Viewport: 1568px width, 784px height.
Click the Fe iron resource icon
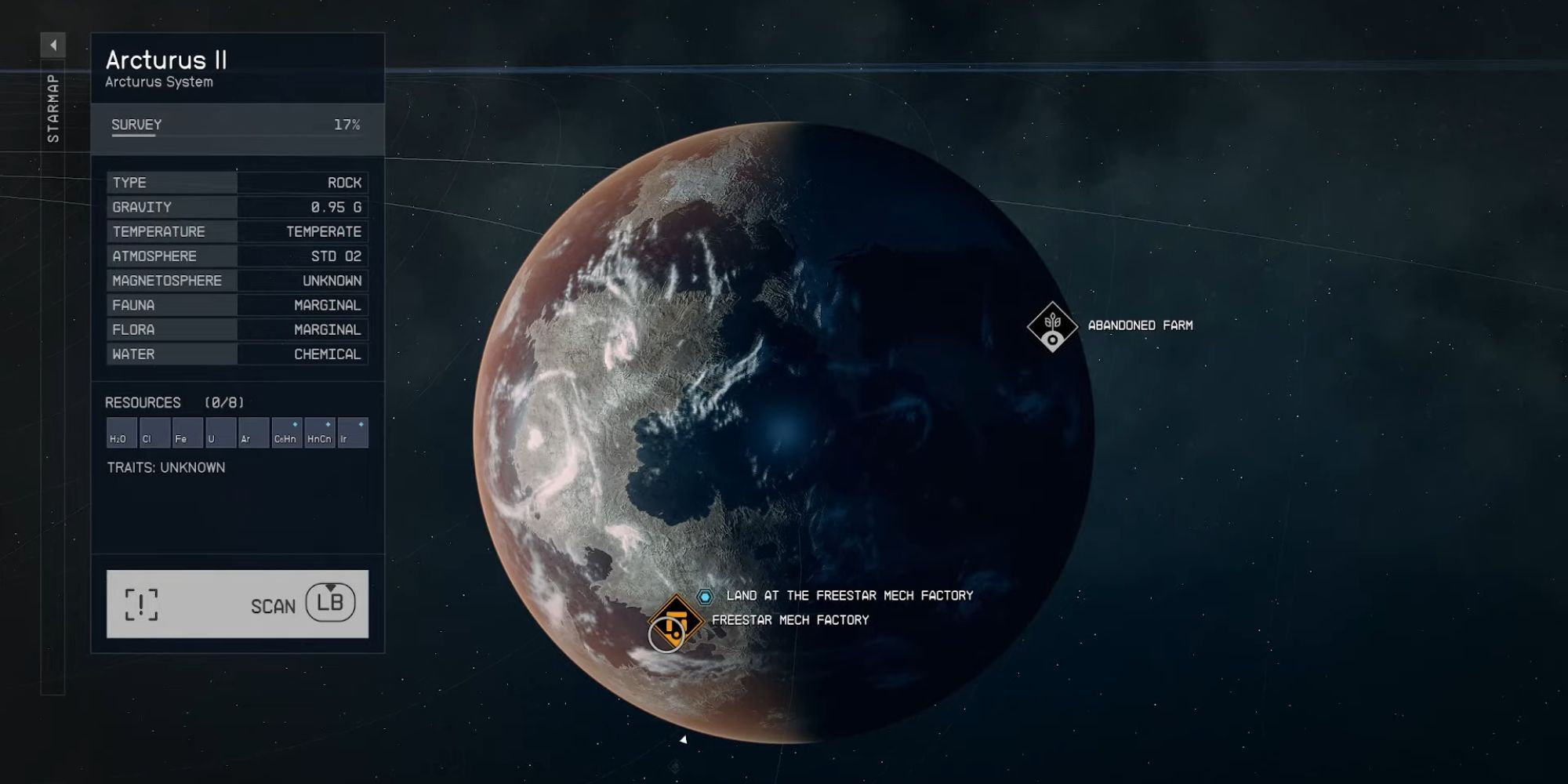187,431
